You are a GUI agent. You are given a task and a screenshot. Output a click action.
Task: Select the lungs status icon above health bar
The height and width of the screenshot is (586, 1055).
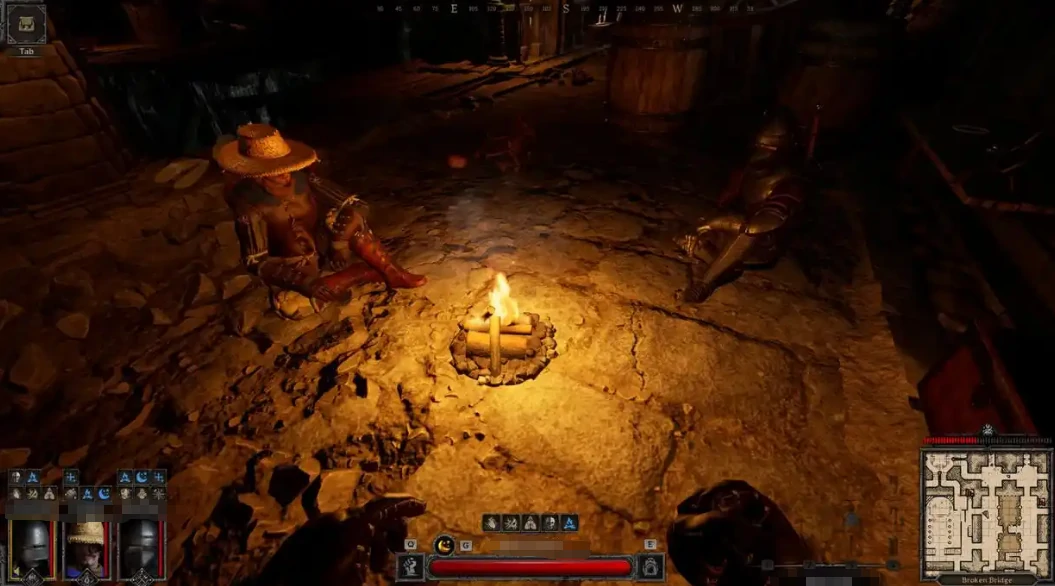530,522
